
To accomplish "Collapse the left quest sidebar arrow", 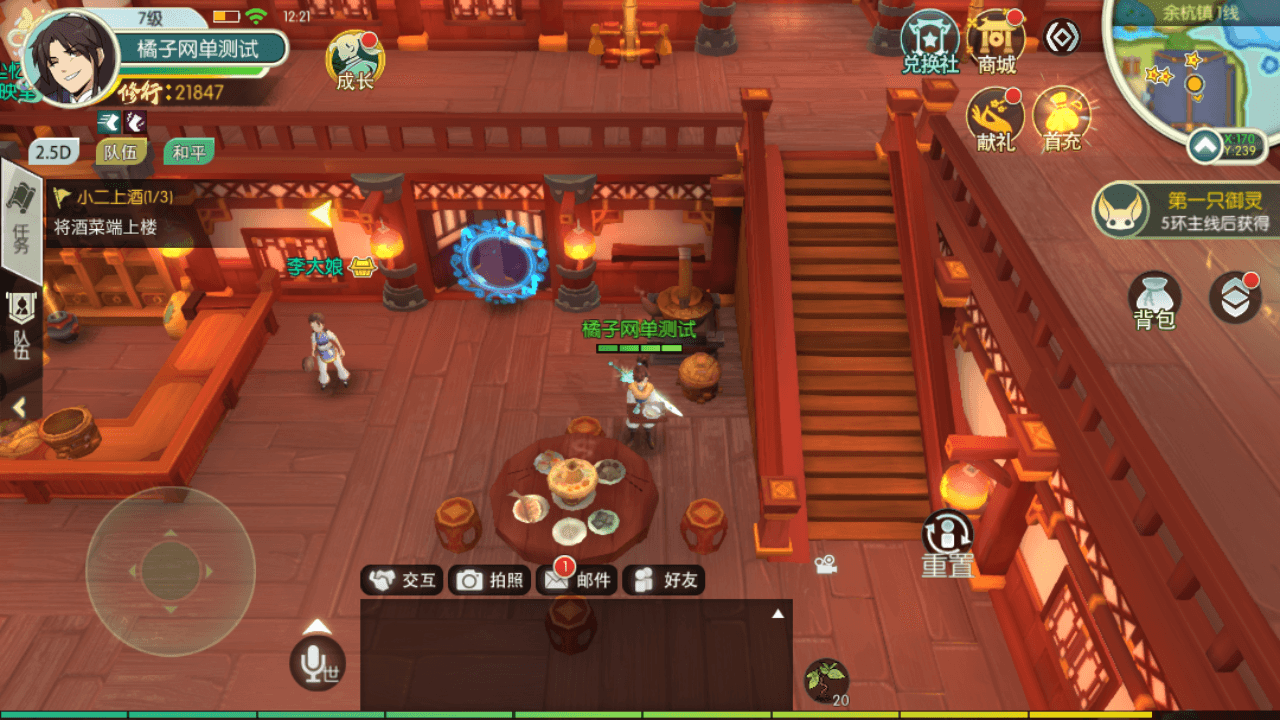I will point(20,408).
